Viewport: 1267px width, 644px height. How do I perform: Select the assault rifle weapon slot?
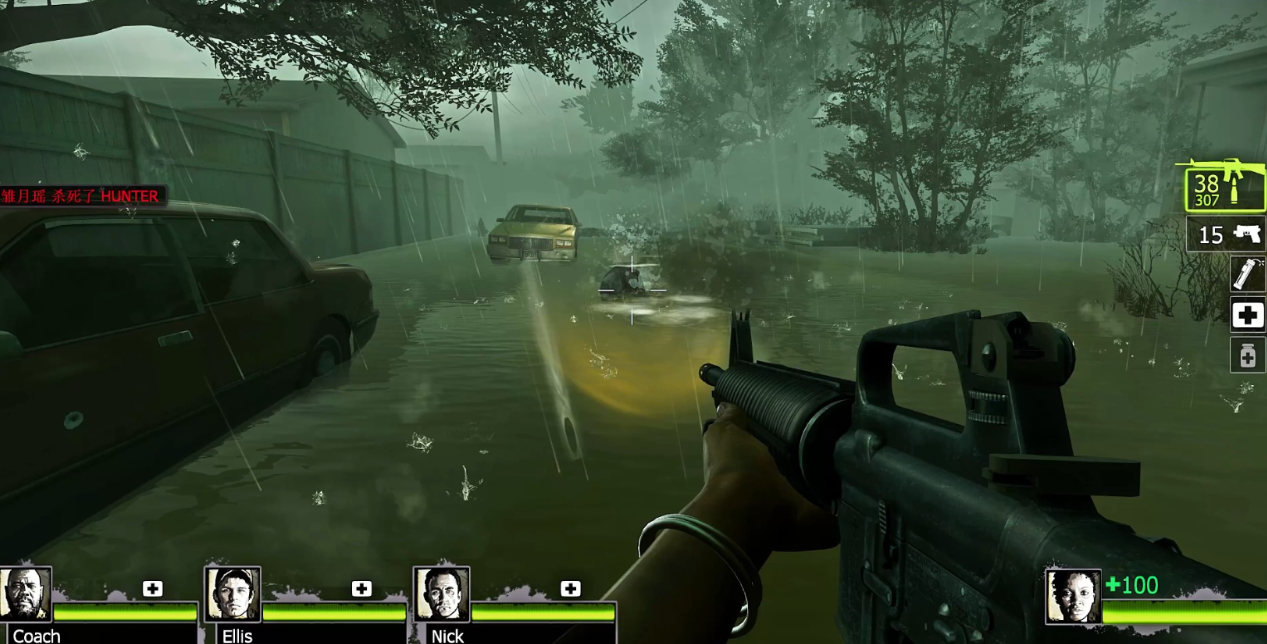tap(1224, 185)
